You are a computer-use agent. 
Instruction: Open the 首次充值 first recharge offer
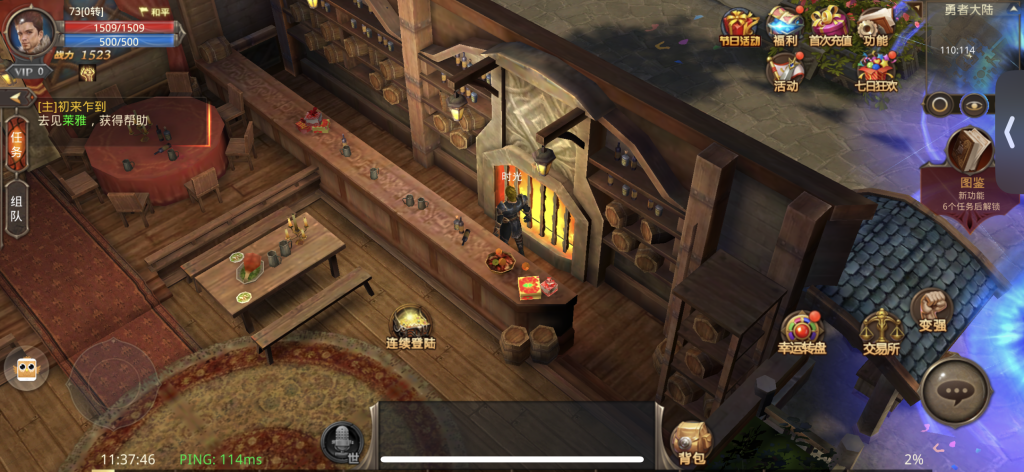pos(830,26)
